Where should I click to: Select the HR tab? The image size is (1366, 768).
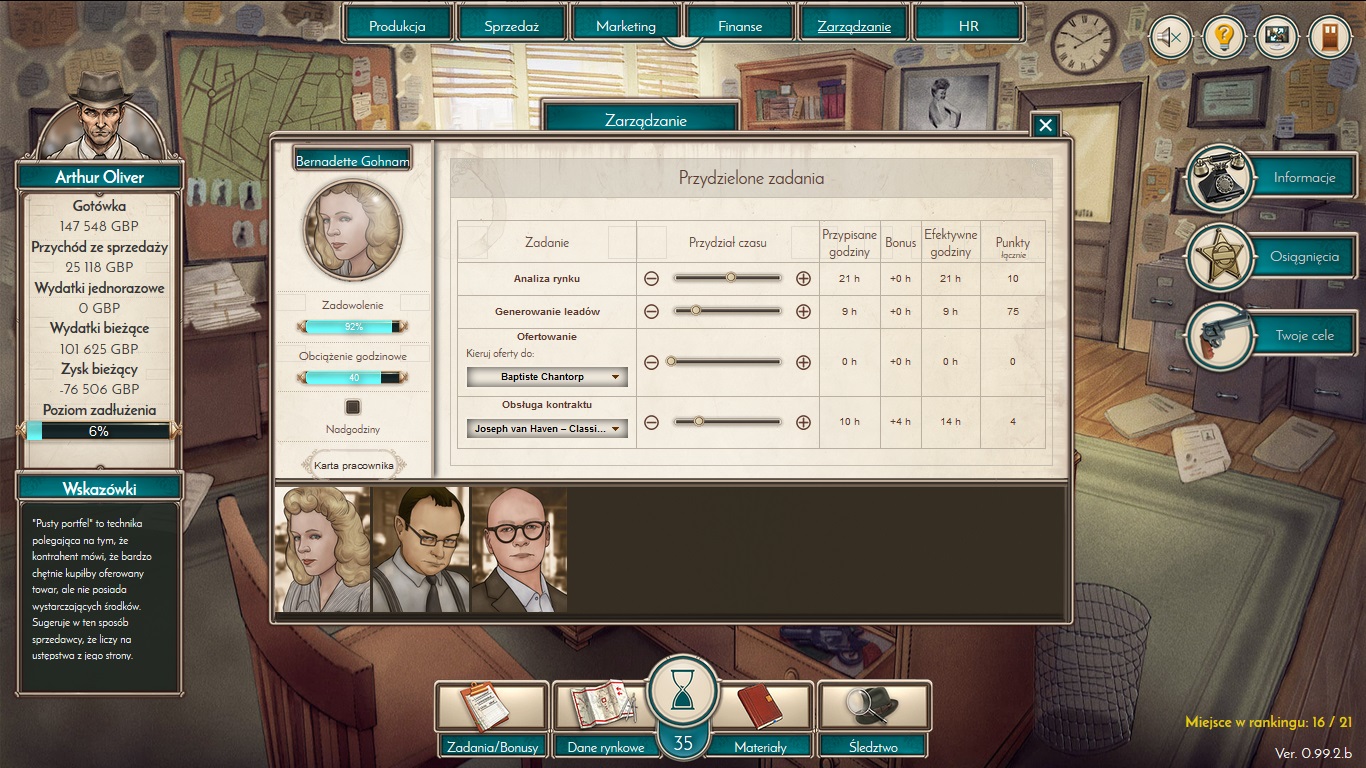967,26
